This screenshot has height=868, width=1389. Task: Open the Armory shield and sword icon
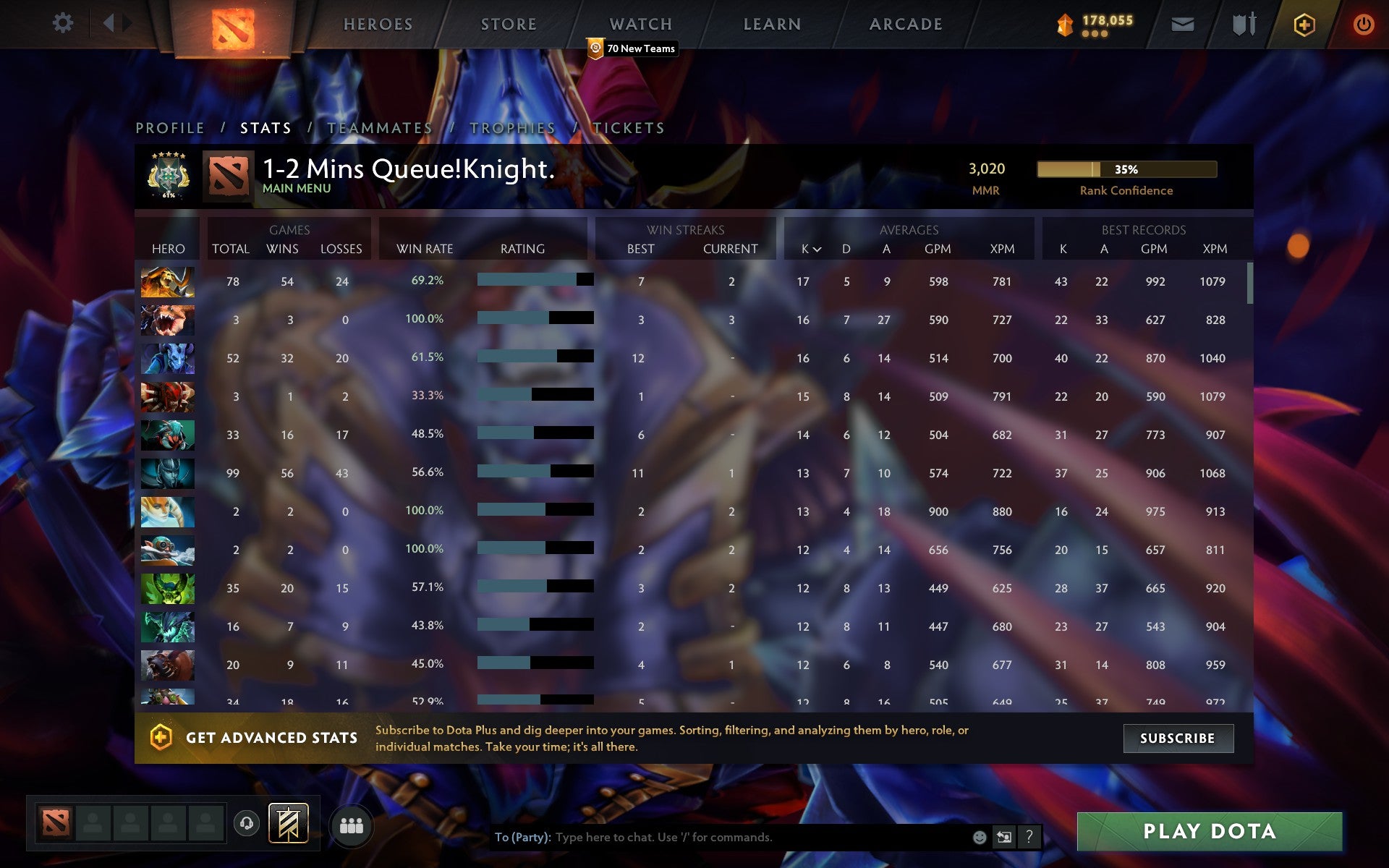tap(1242, 23)
